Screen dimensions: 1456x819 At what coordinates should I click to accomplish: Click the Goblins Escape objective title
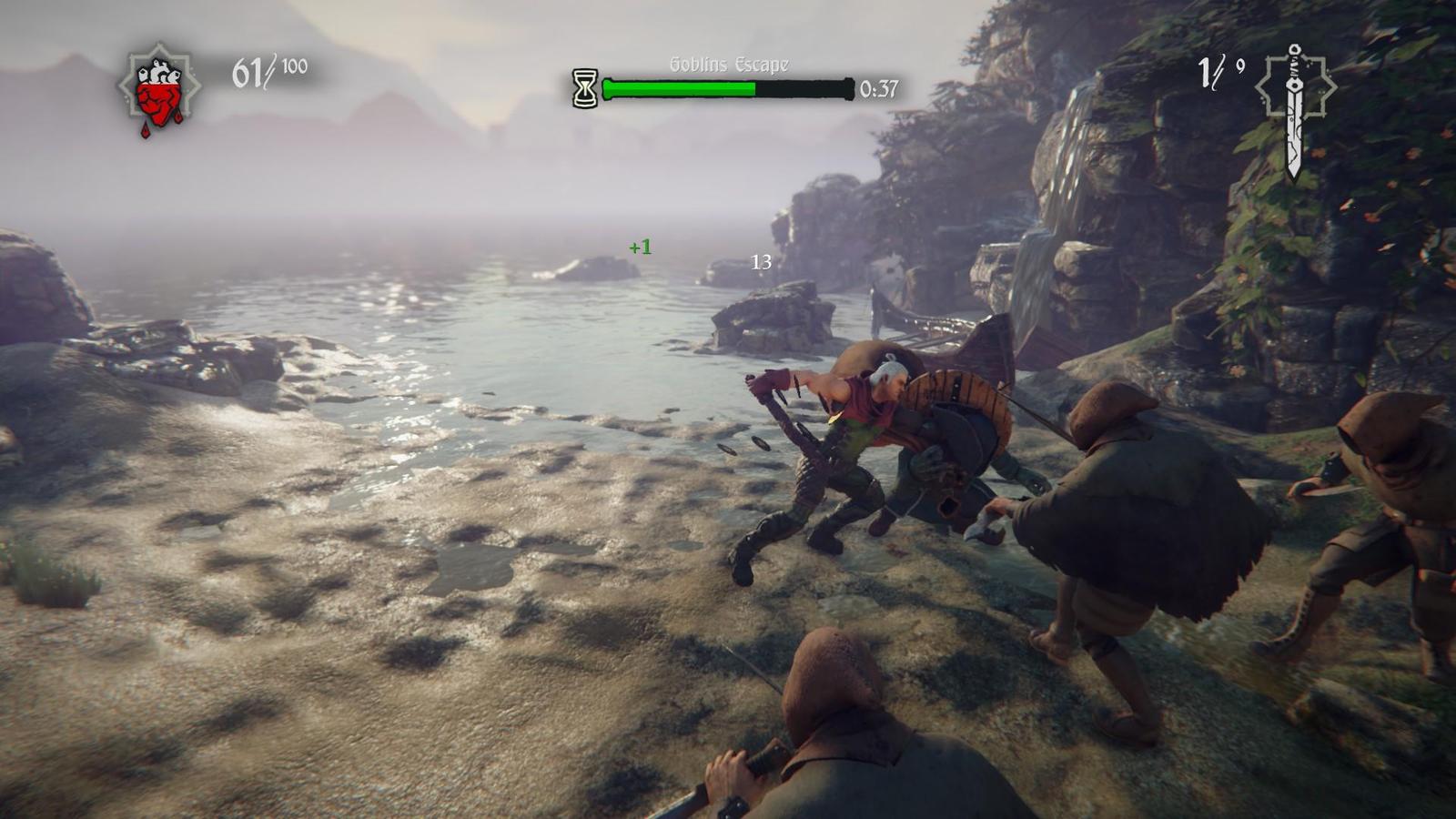click(x=729, y=65)
